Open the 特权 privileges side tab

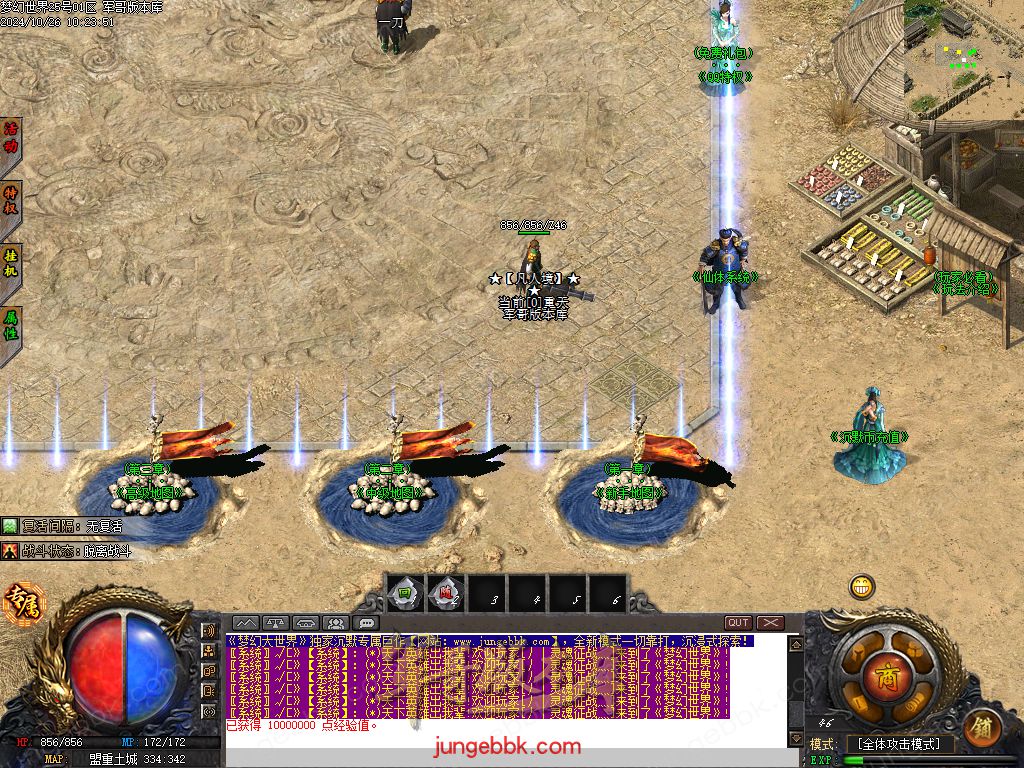pyautogui.click(x=11, y=199)
